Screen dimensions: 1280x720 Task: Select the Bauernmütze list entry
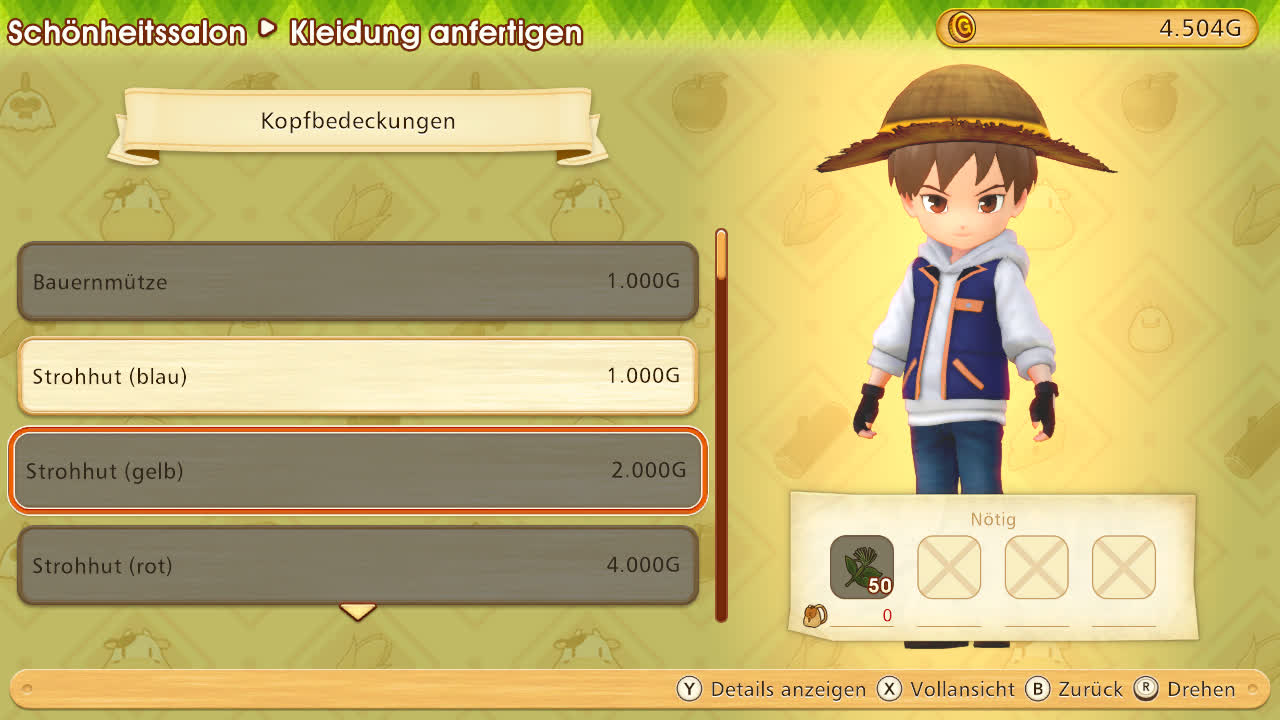tap(357, 281)
